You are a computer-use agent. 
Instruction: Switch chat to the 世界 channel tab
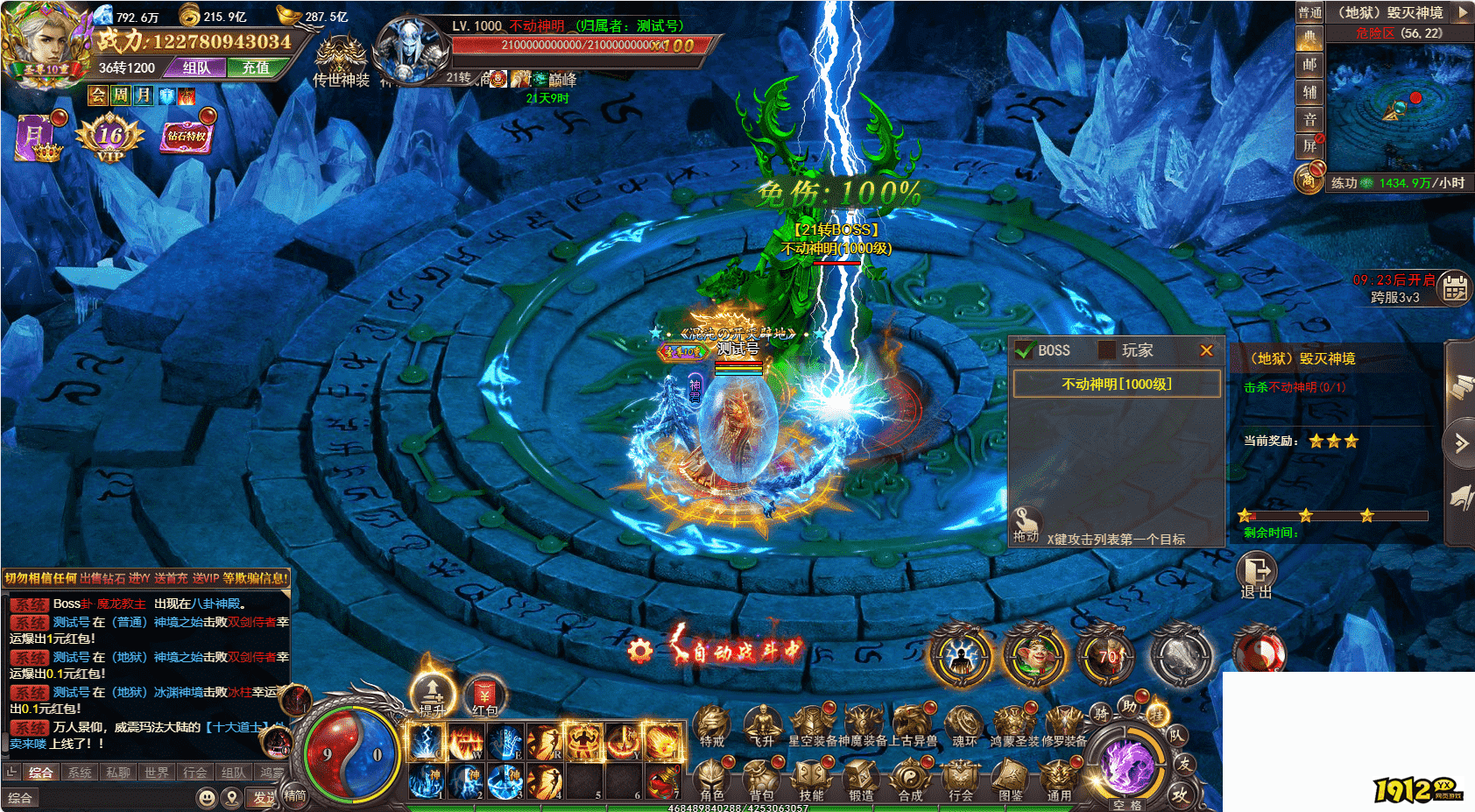tap(157, 773)
